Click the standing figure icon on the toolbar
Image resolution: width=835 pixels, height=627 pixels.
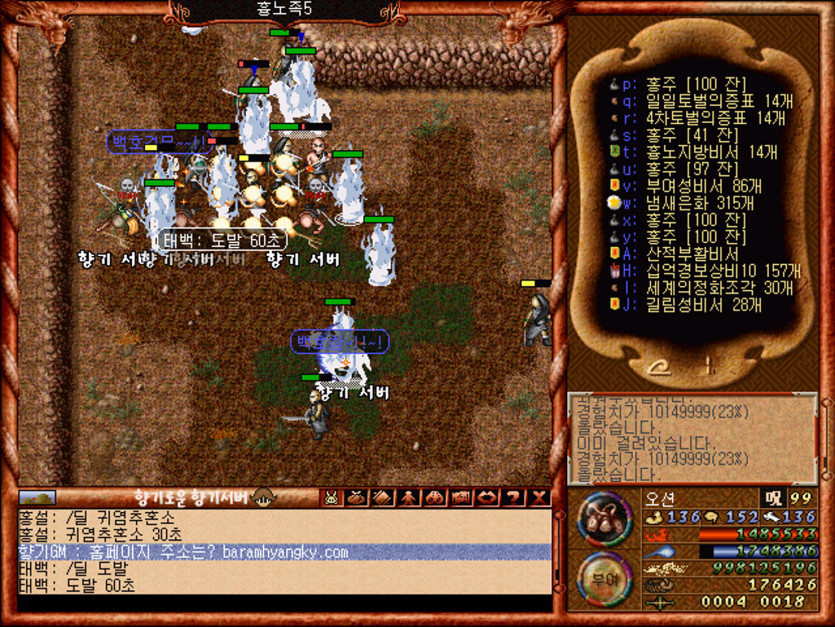click(409, 497)
